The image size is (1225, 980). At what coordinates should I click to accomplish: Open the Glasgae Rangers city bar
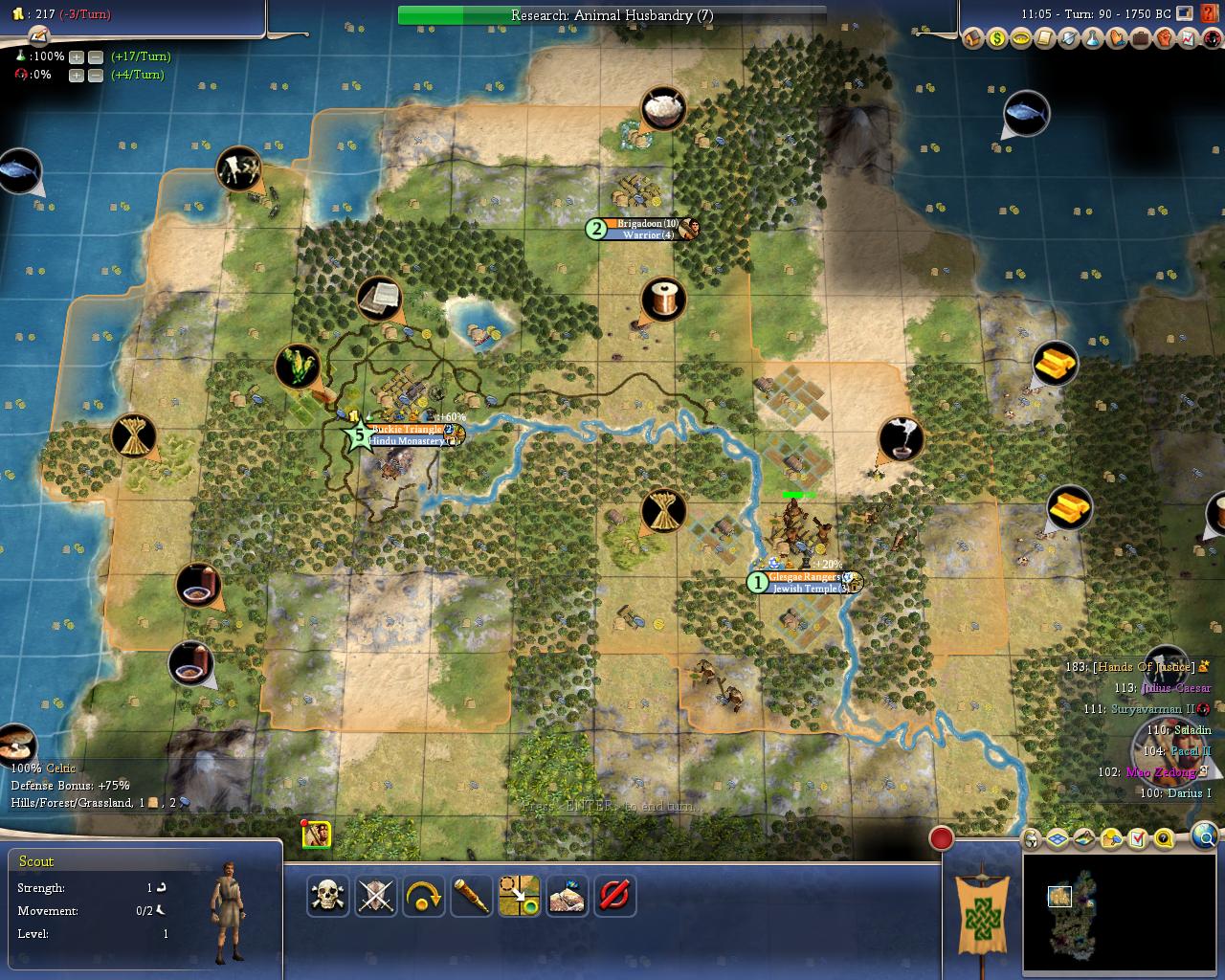click(x=805, y=577)
